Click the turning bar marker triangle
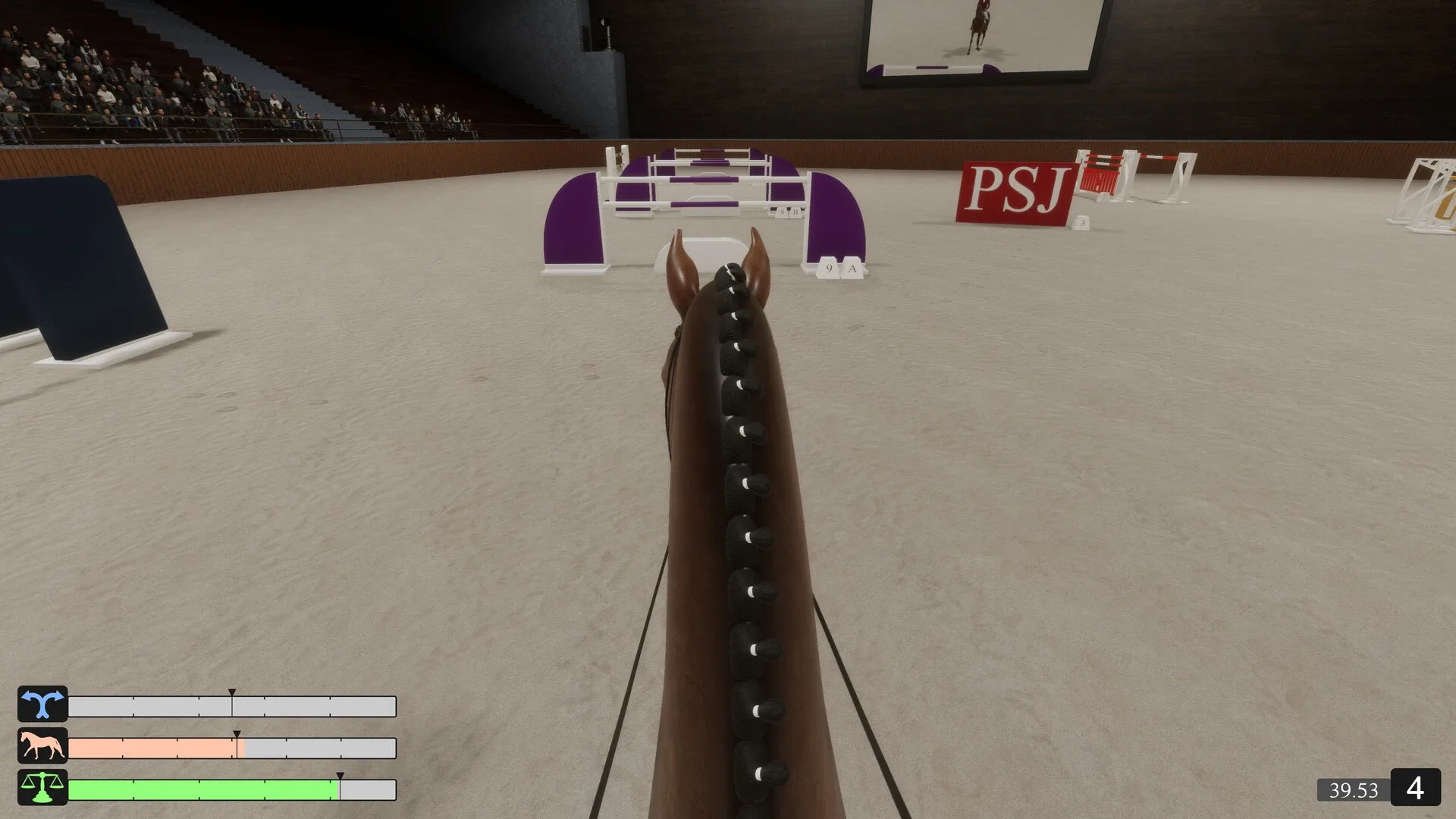1456x819 pixels. pyautogui.click(x=232, y=692)
